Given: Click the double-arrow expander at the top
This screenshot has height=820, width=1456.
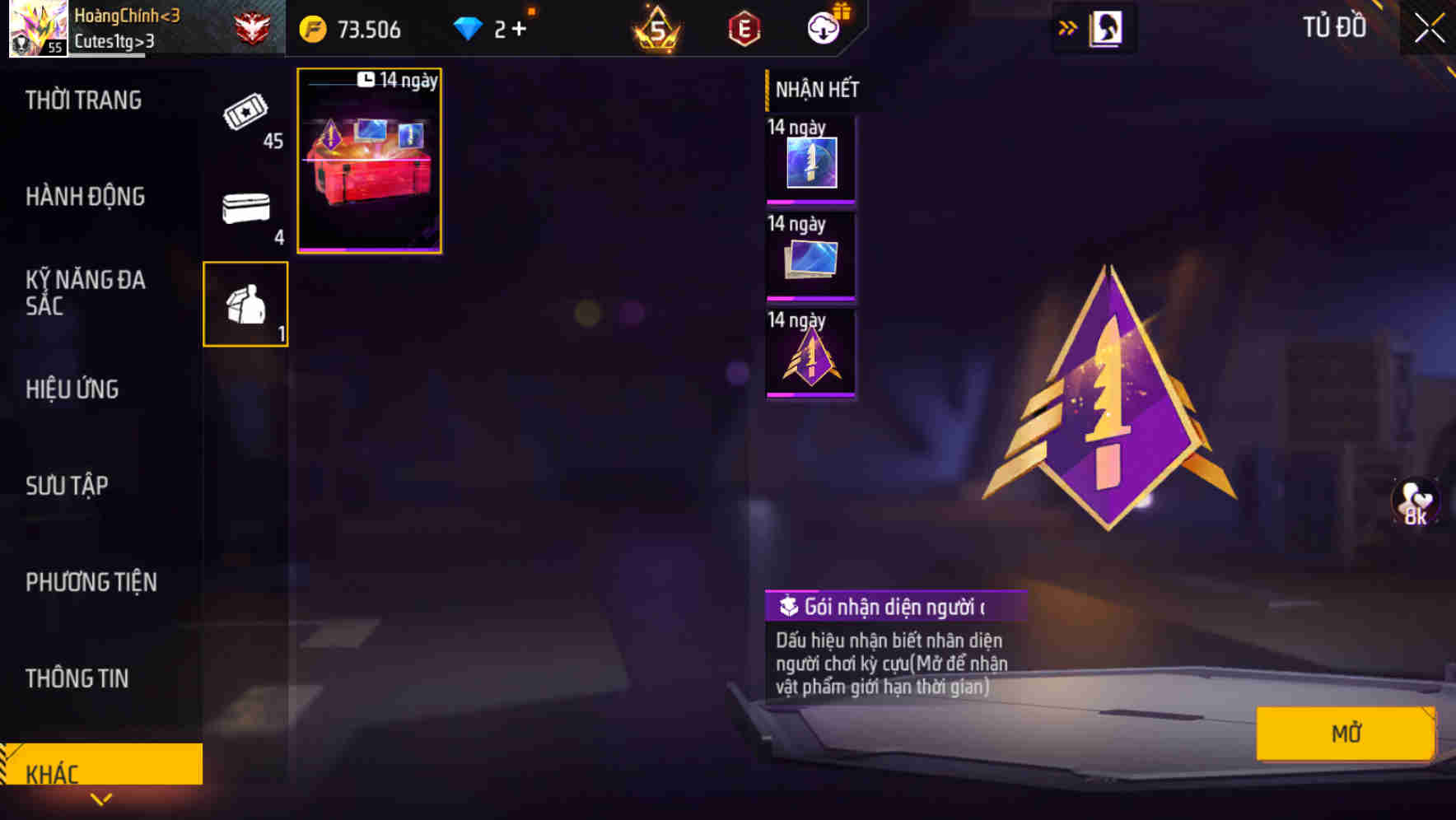Looking at the screenshot, I should point(1066,26).
